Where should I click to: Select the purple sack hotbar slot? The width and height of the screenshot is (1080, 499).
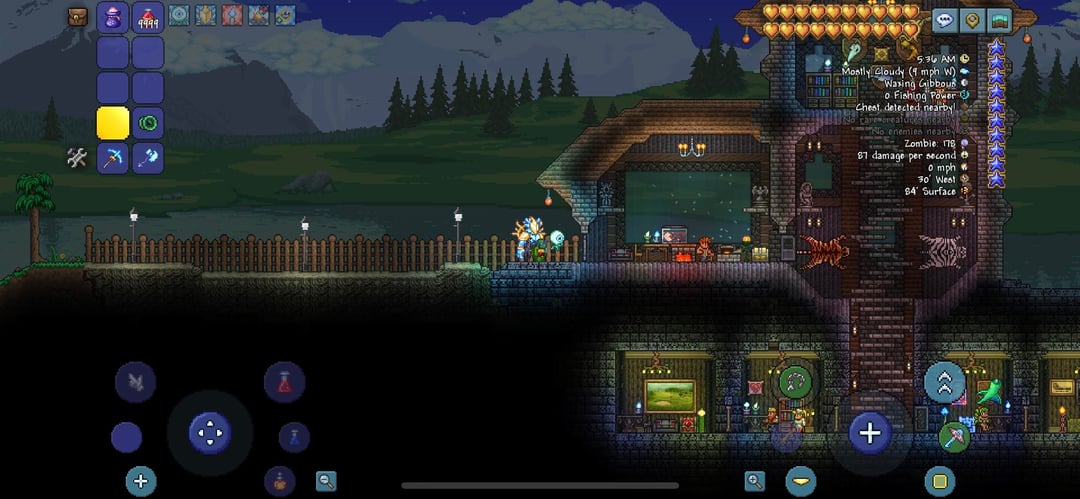point(113,19)
